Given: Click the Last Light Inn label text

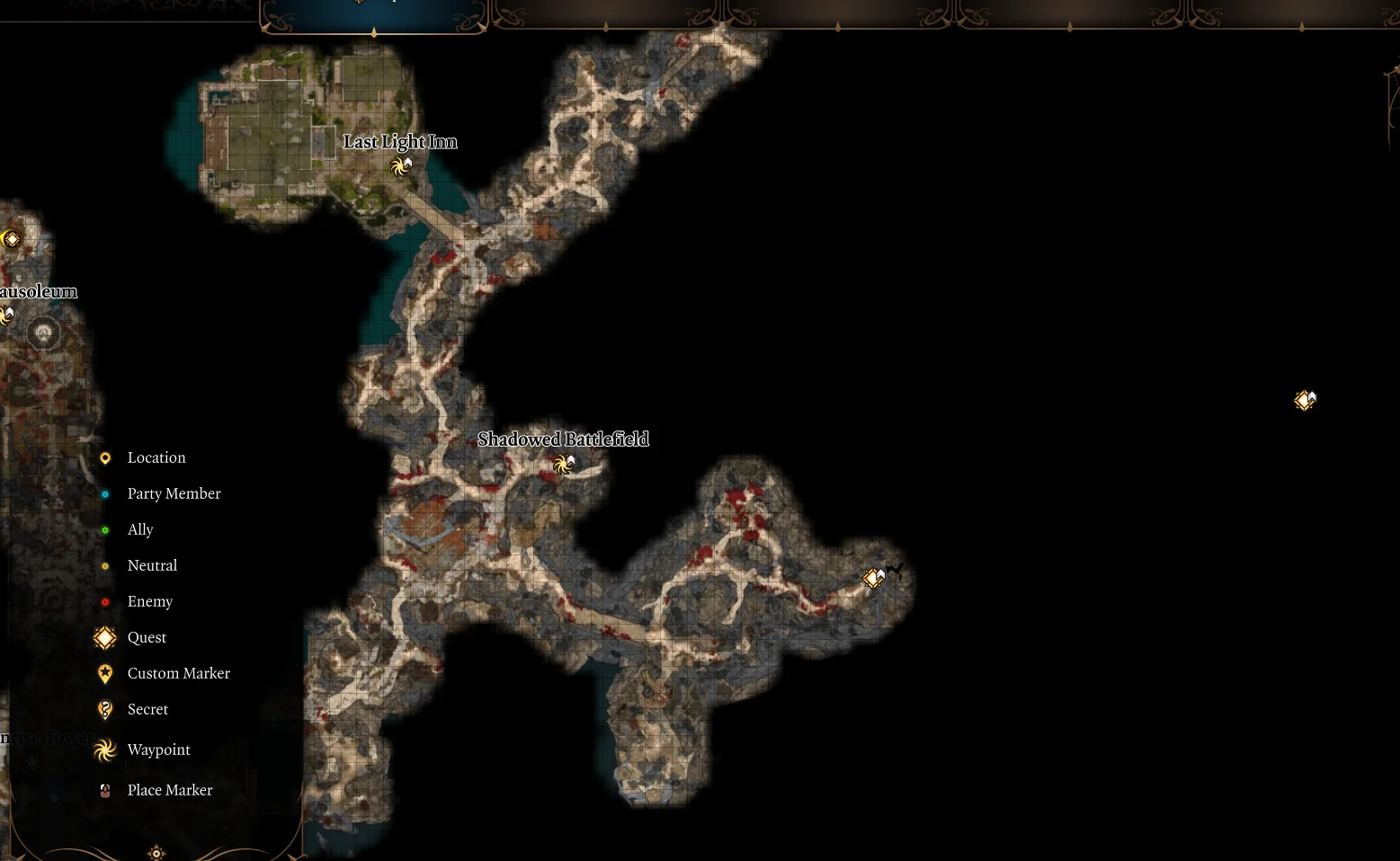Looking at the screenshot, I should pos(401,141).
